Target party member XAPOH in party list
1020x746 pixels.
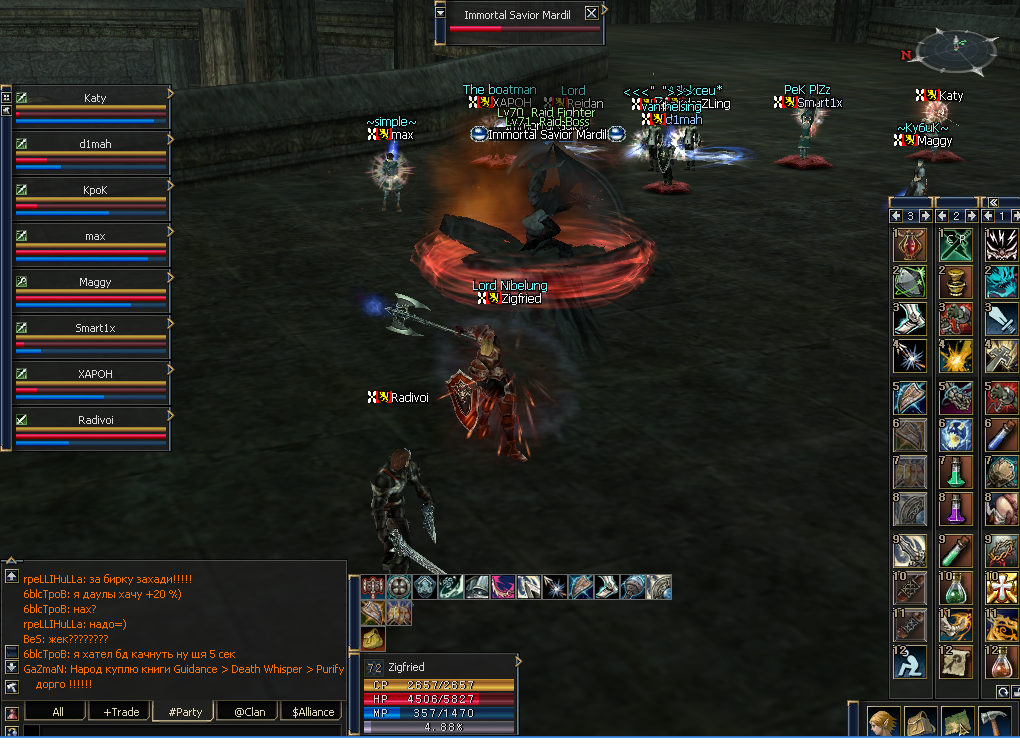pyautogui.click(x=94, y=374)
